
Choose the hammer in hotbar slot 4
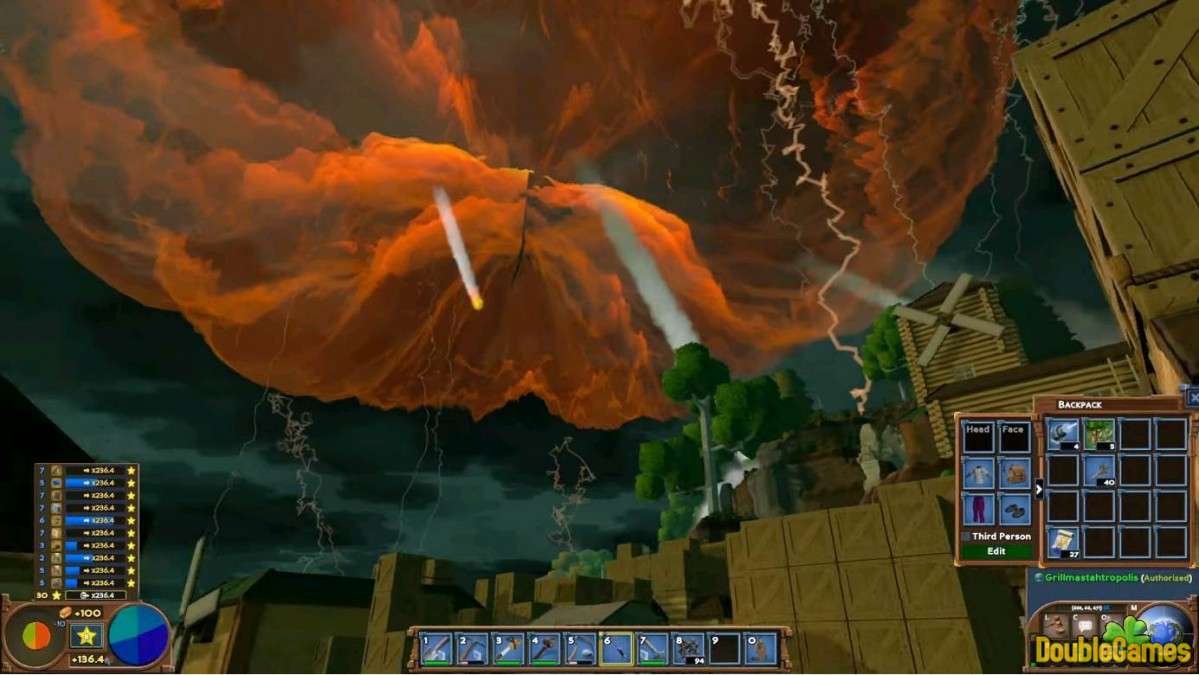pos(542,648)
